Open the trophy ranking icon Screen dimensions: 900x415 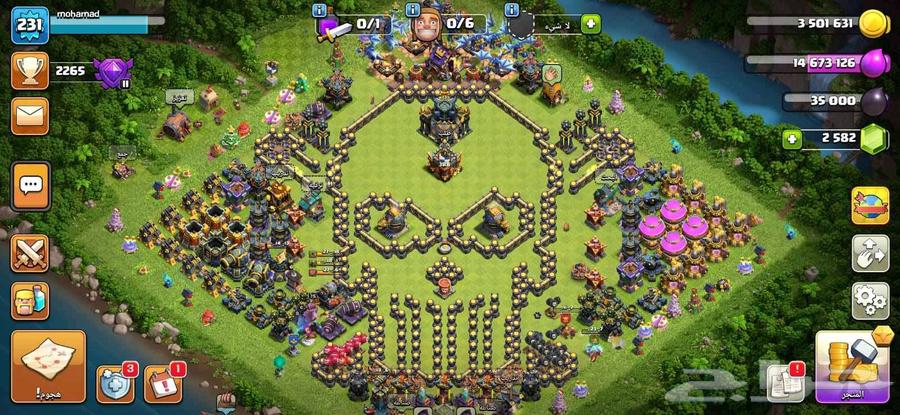tap(30, 70)
